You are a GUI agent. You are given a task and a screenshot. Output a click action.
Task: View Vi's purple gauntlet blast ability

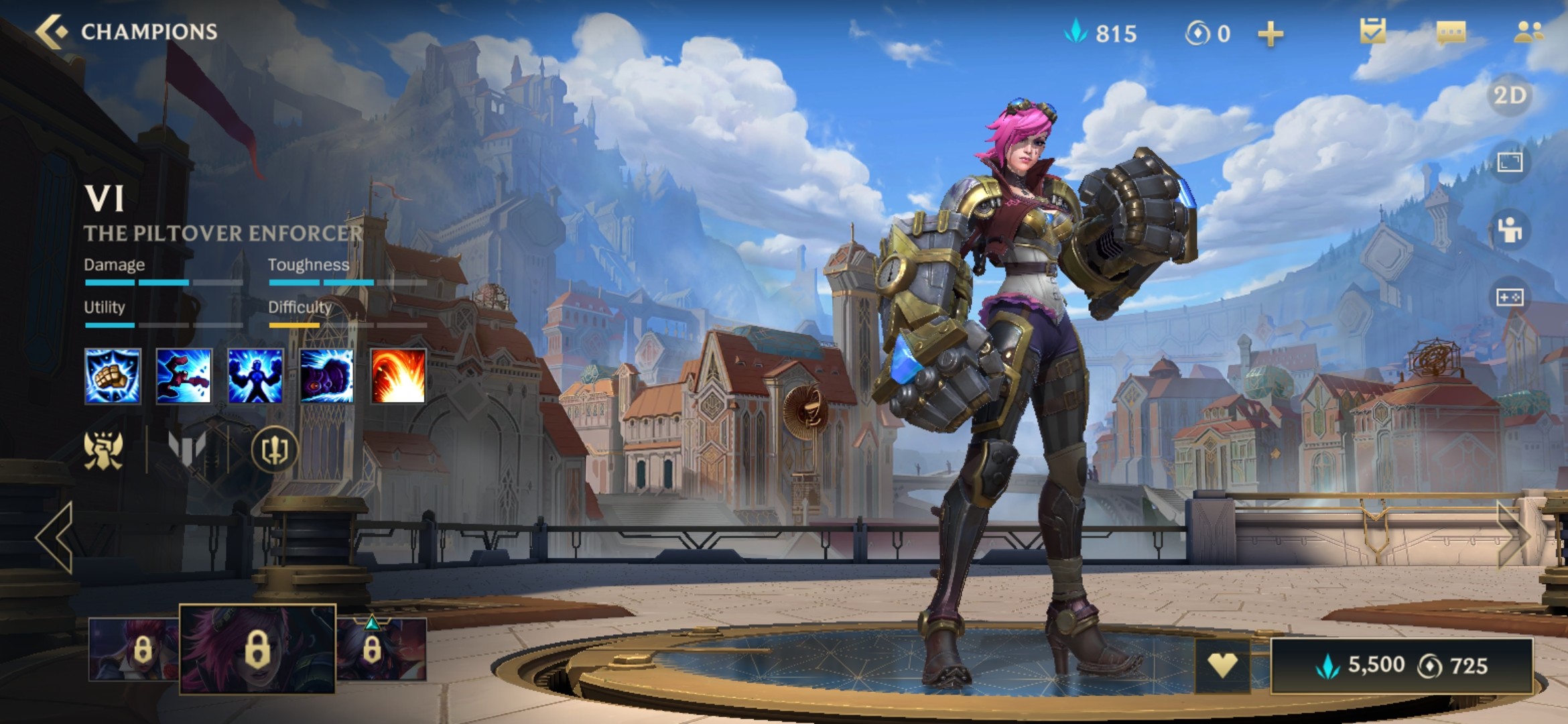(326, 376)
